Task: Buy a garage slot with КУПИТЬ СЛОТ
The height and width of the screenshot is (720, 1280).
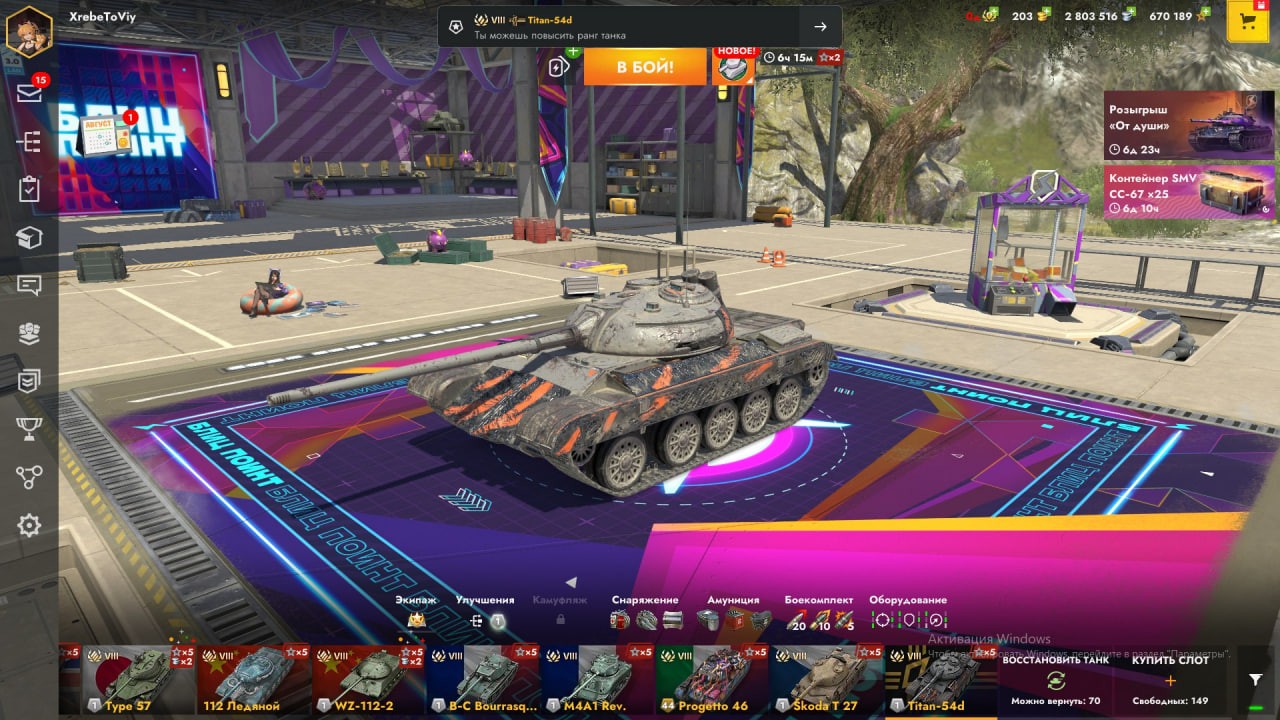Action: [x=1170, y=680]
